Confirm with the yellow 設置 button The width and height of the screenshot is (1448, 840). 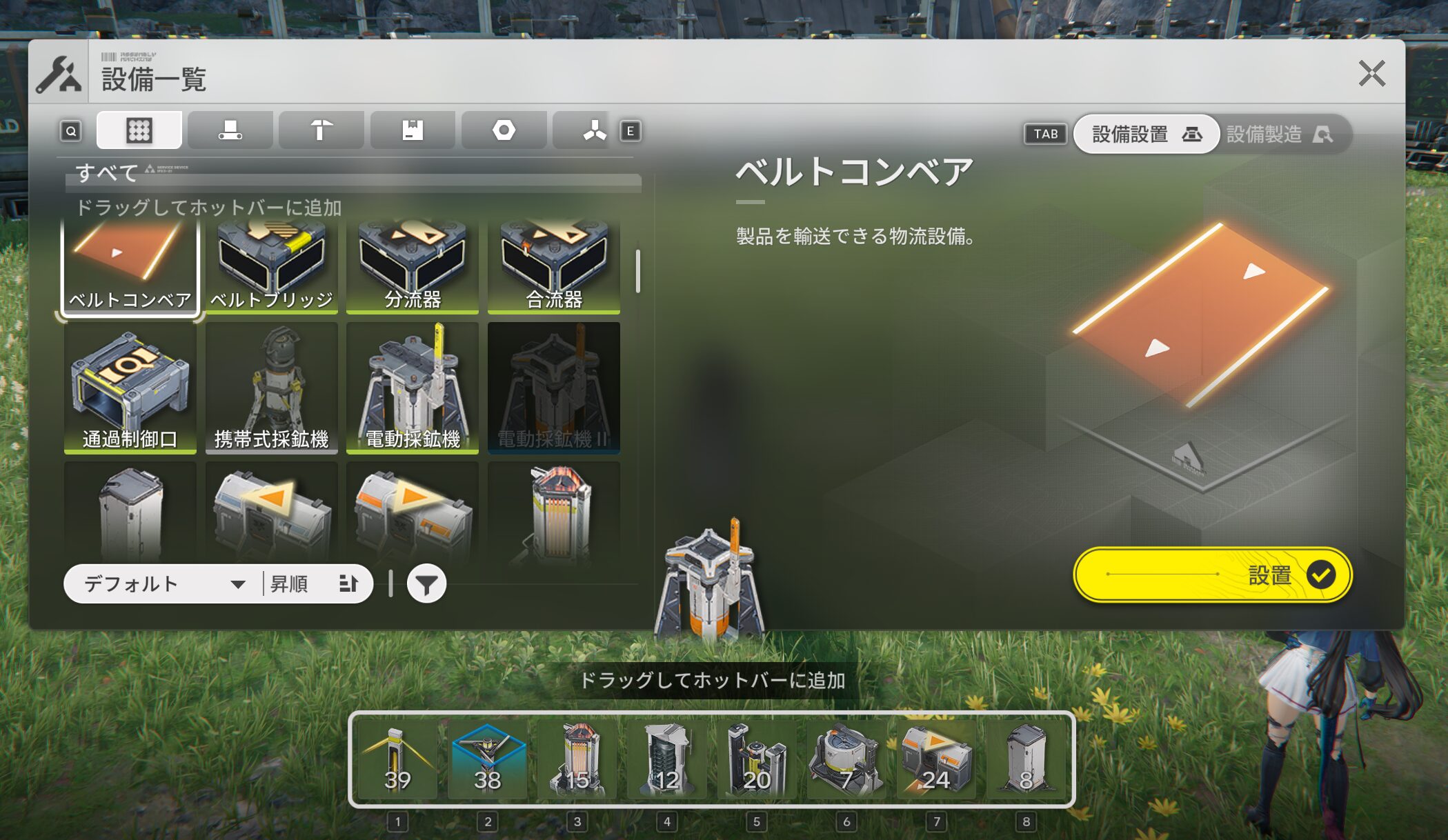(x=1212, y=574)
